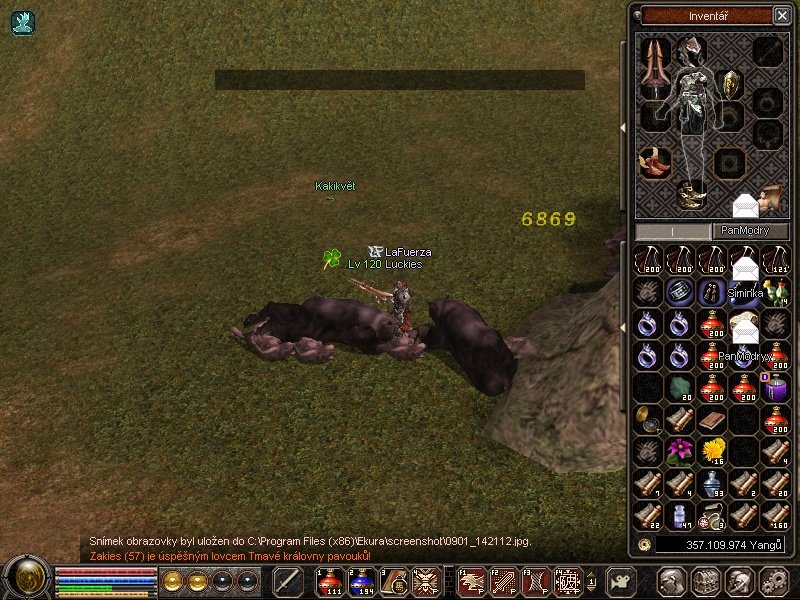Select the purple flower item
This screenshot has width=800, height=600.
pyautogui.click(x=679, y=449)
